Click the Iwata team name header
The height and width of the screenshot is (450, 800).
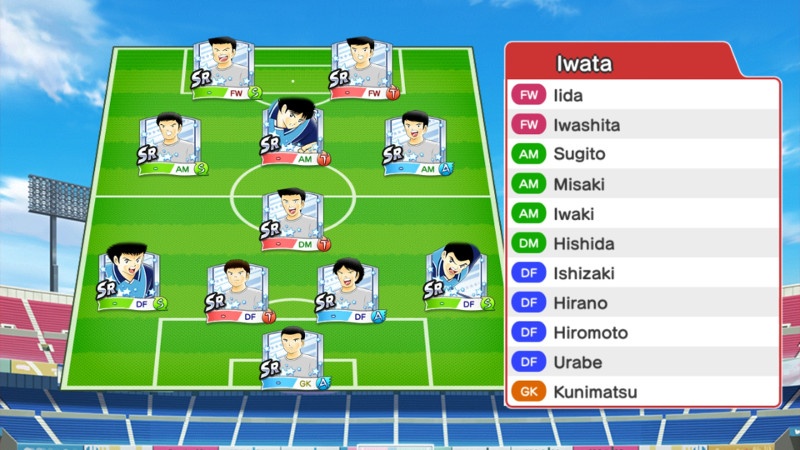(585, 64)
